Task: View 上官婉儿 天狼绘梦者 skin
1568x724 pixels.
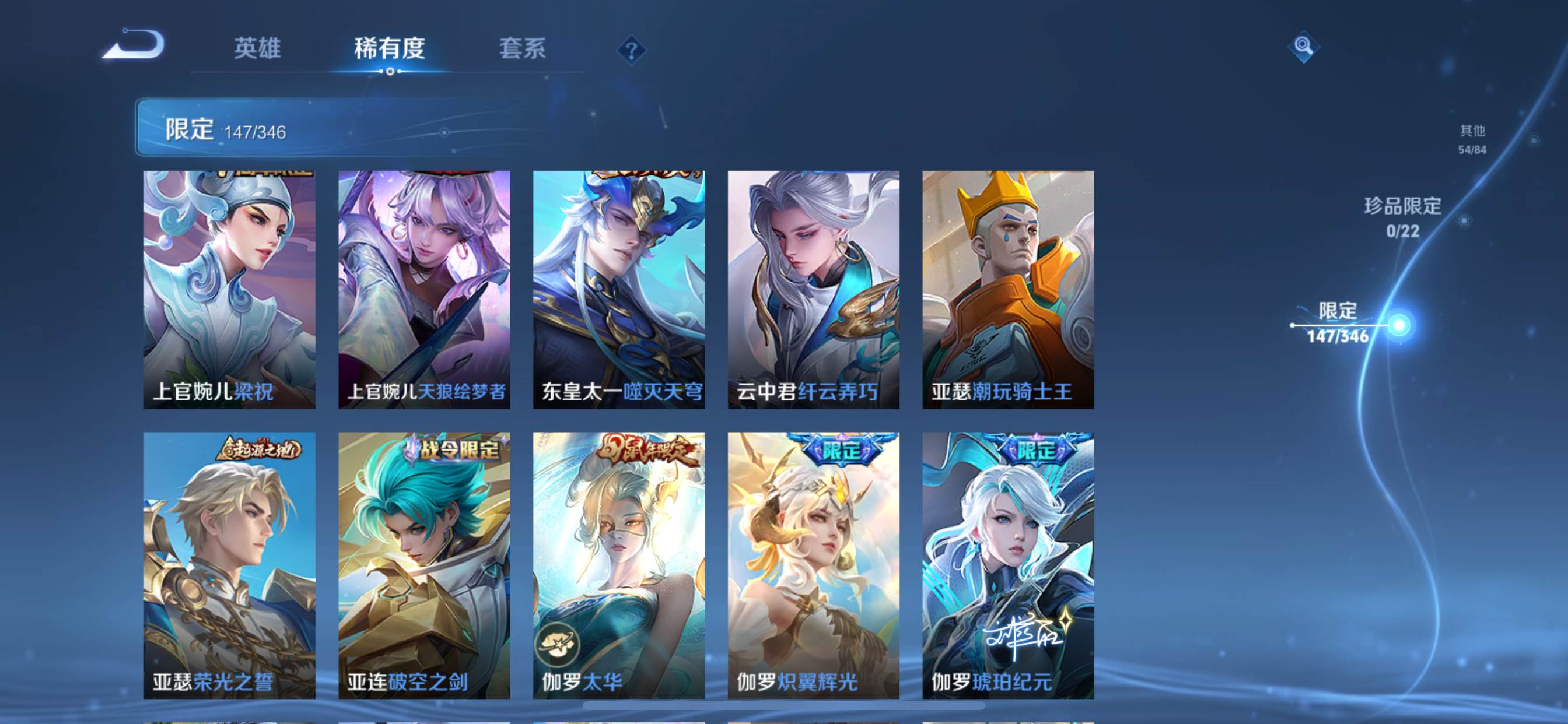Action: tap(424, 289)
